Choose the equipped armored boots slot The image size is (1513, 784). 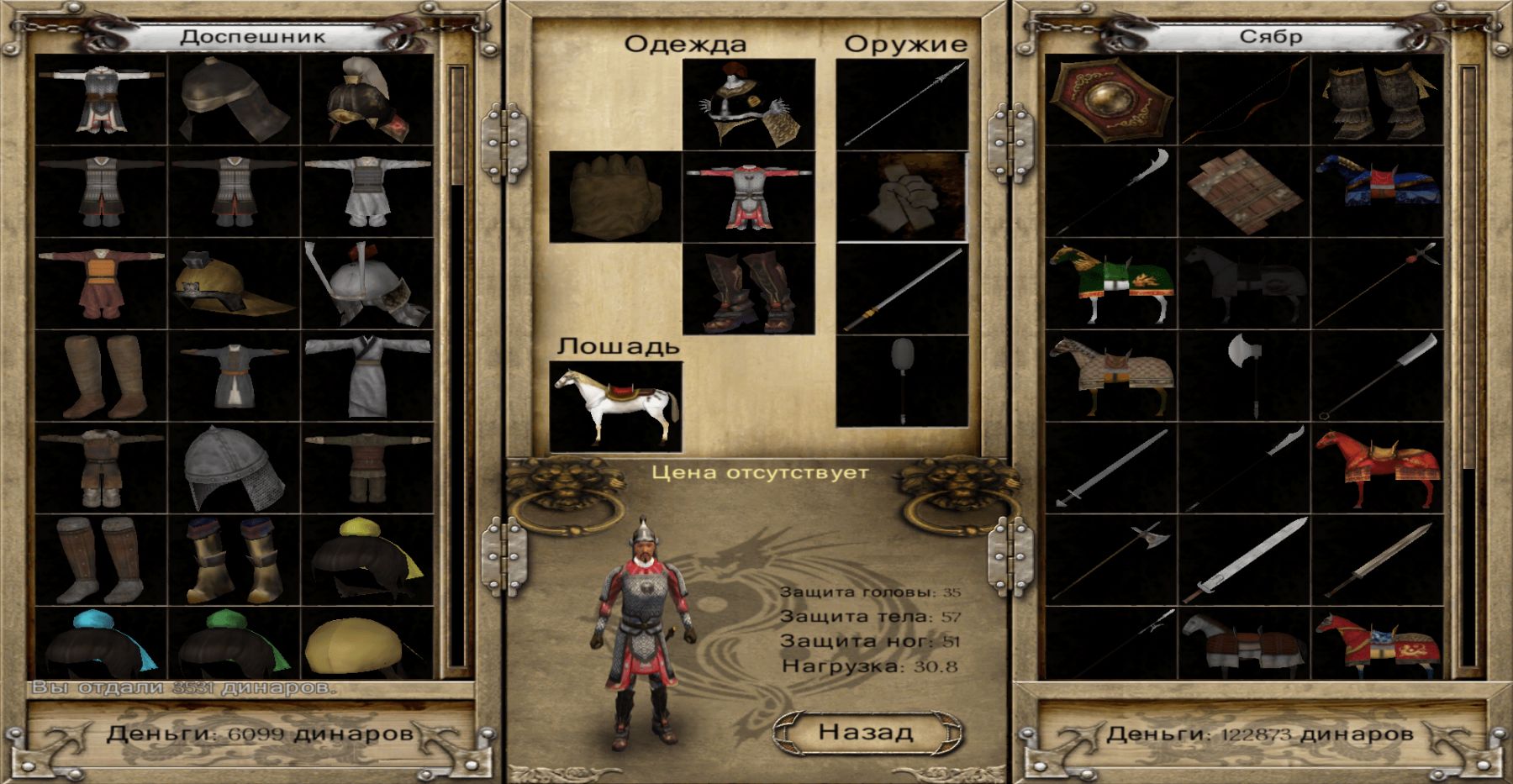tap(748, 289)
